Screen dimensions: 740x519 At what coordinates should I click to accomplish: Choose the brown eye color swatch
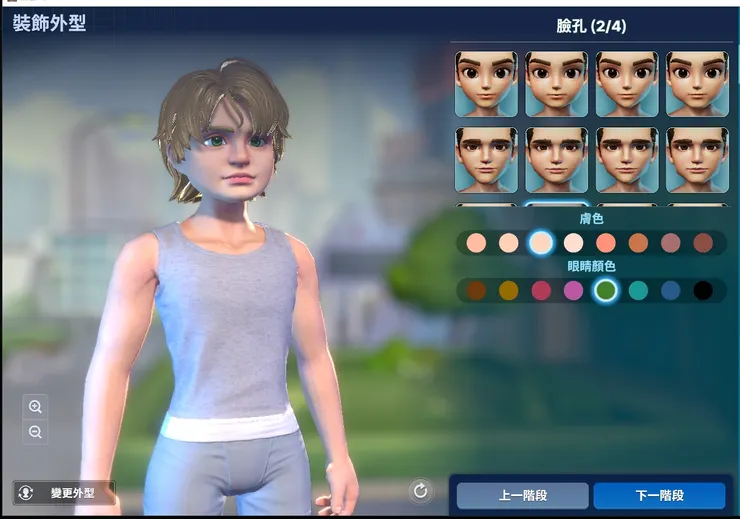pos(476,291)
